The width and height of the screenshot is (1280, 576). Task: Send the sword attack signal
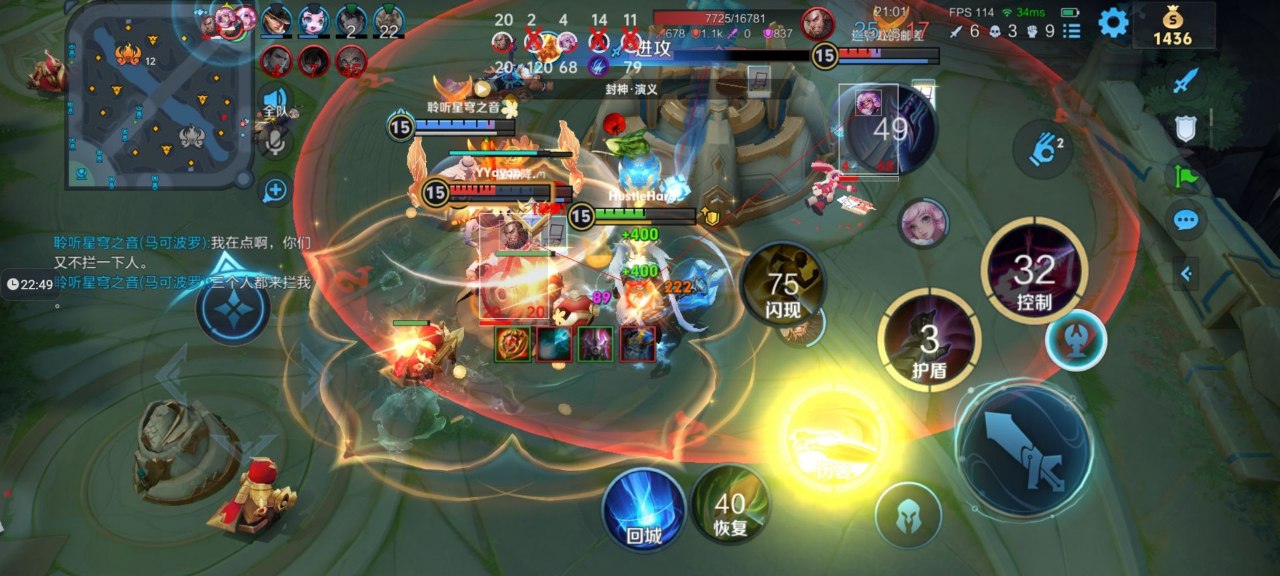click(x=1185, y=81)
